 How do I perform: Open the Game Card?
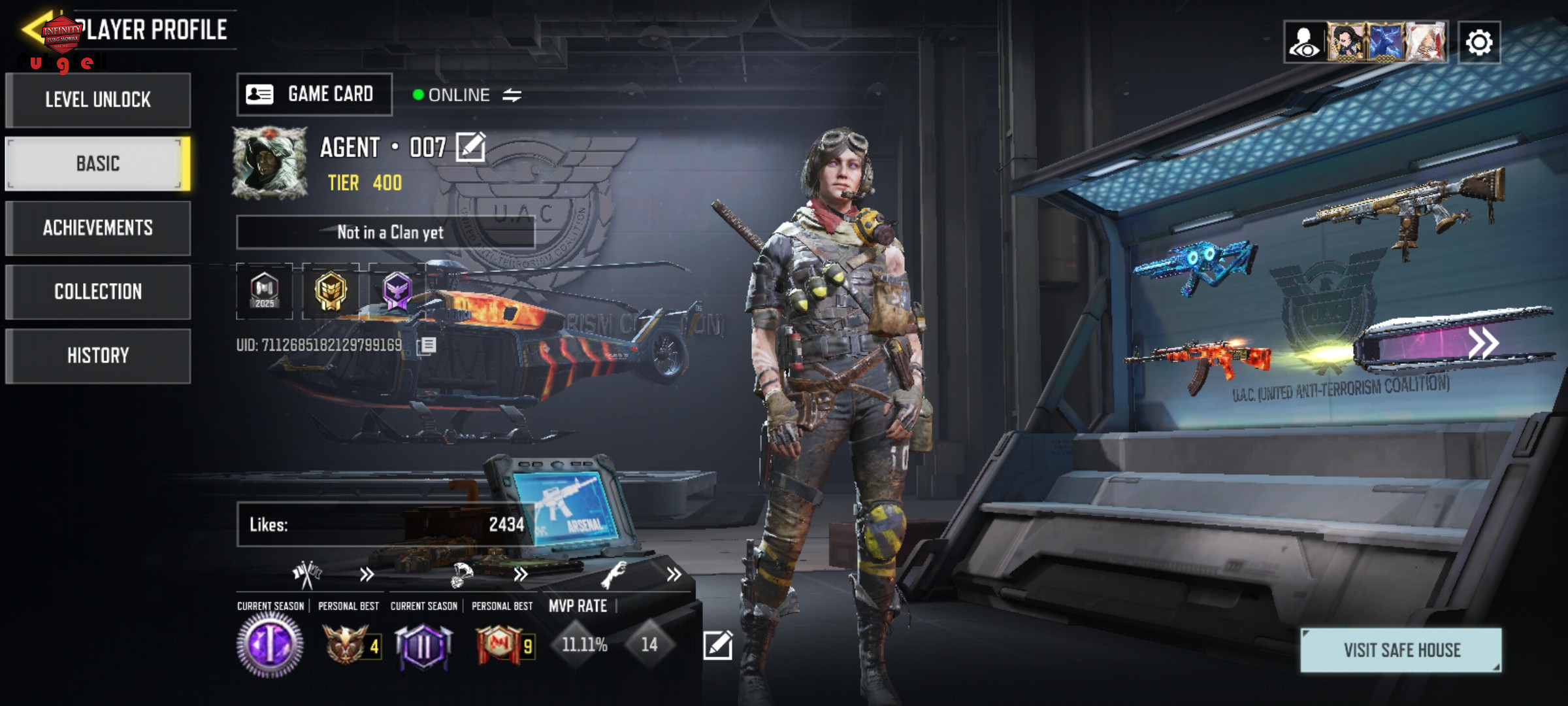[314, 95]
